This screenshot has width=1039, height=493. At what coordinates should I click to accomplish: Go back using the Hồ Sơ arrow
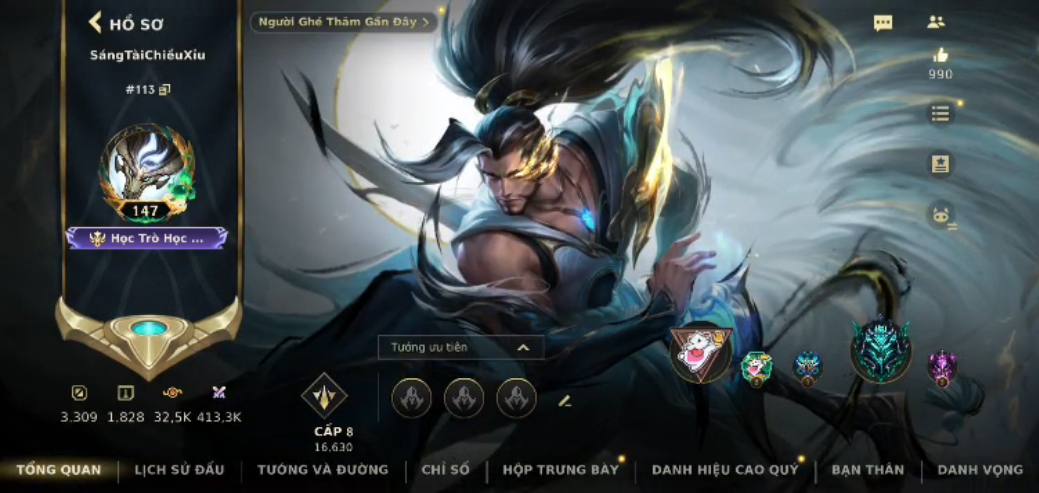[96, 23]
